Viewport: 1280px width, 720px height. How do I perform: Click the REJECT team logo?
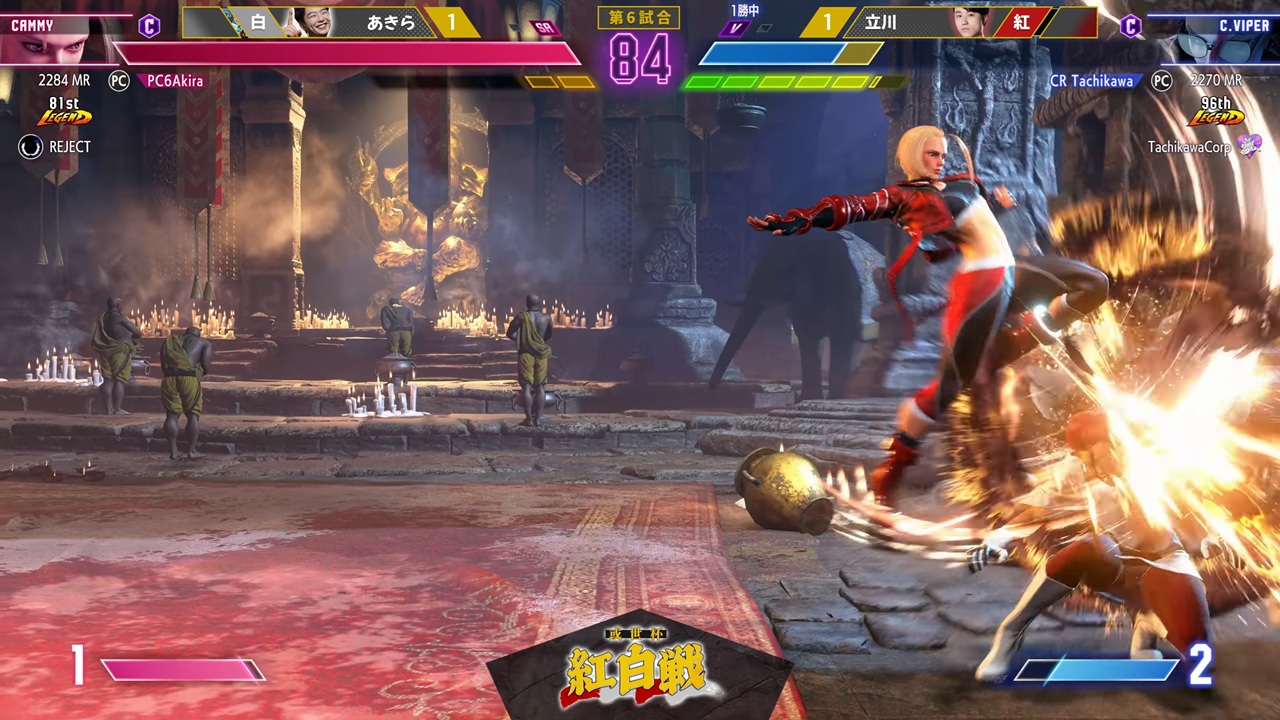tap(31, 147)
